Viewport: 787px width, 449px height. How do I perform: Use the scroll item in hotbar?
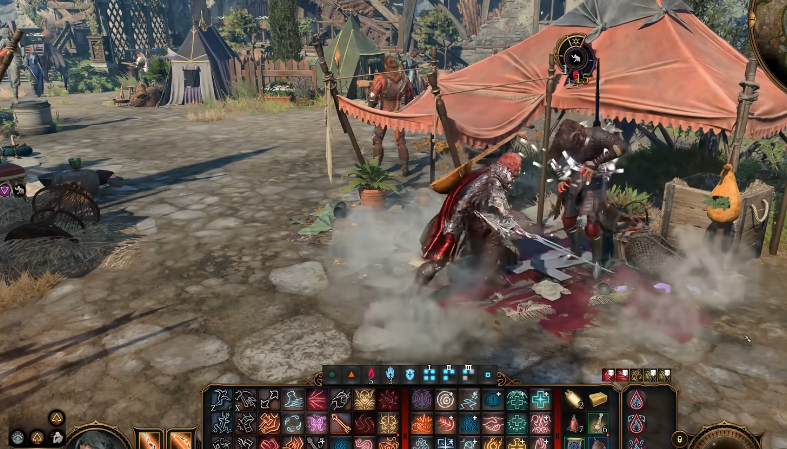[x=574, y=400]
